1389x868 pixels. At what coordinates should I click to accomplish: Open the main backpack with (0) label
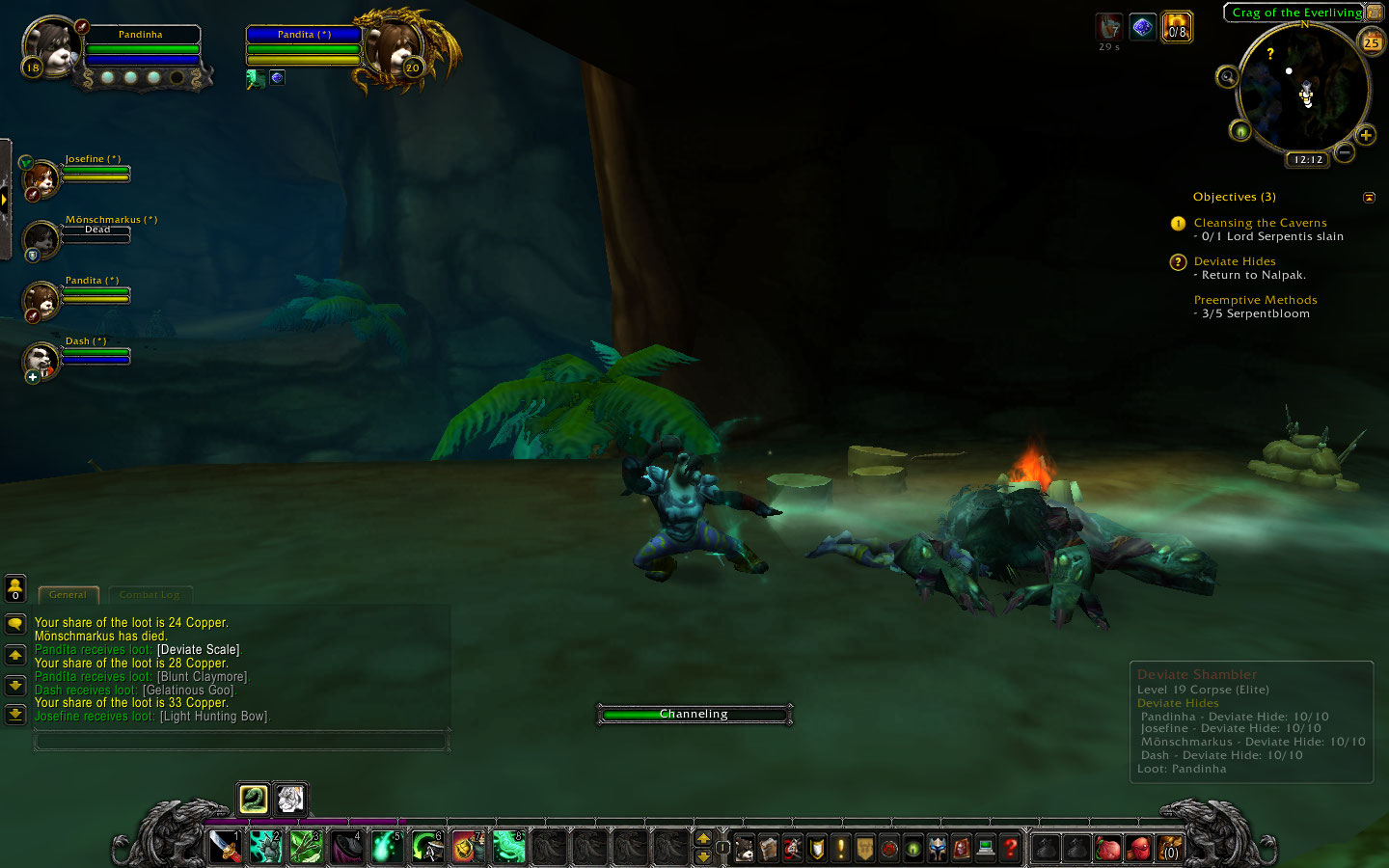(x=1170, y=848)
